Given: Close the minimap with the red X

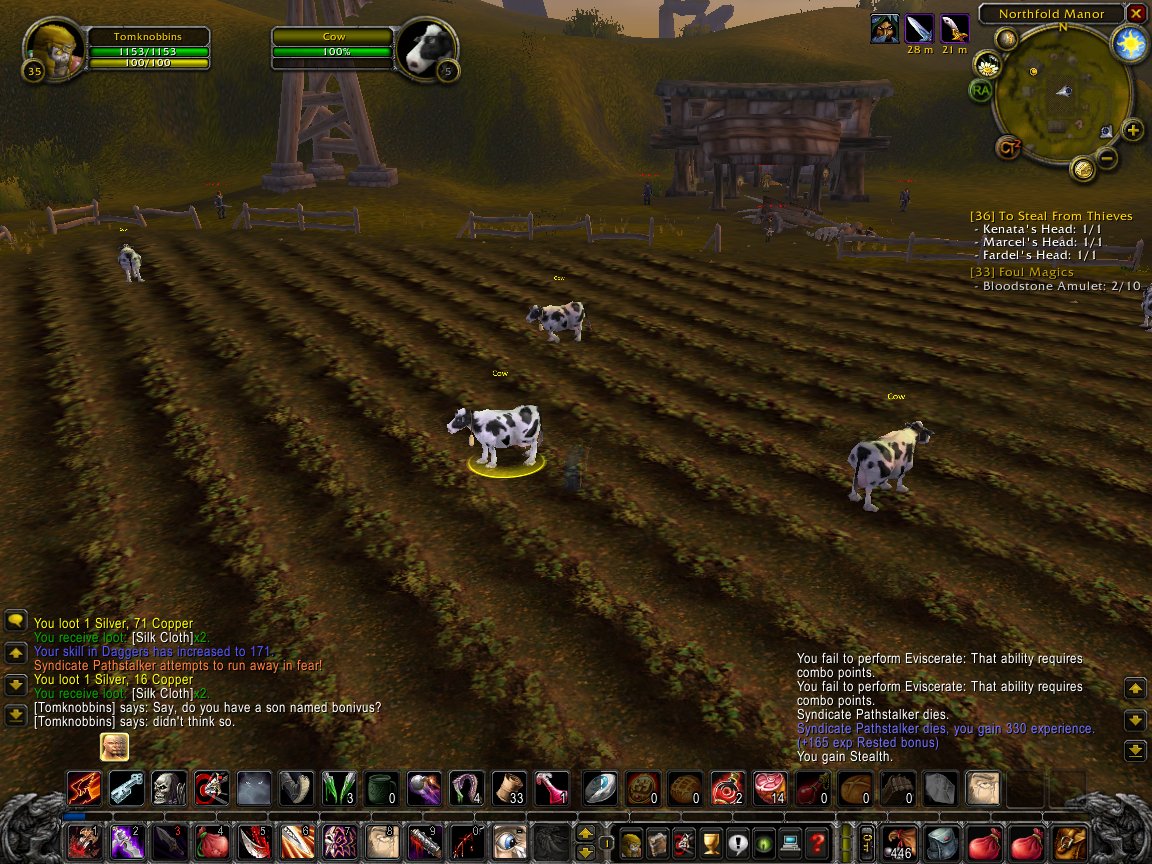Looking at the screenshot, I should pos(1135,14).
